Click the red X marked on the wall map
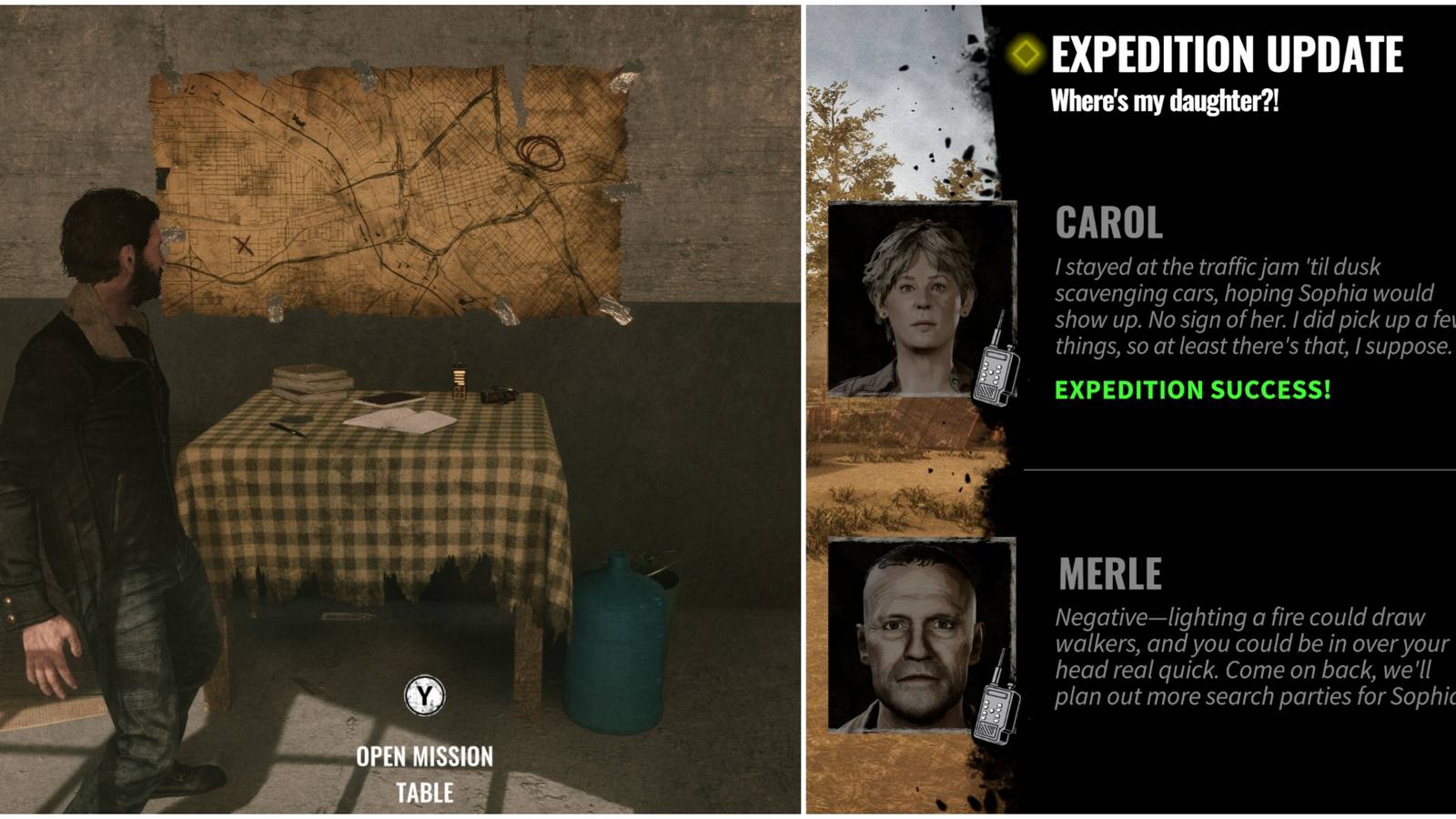Screen dimensions: 1456x819 pos(244,244)
